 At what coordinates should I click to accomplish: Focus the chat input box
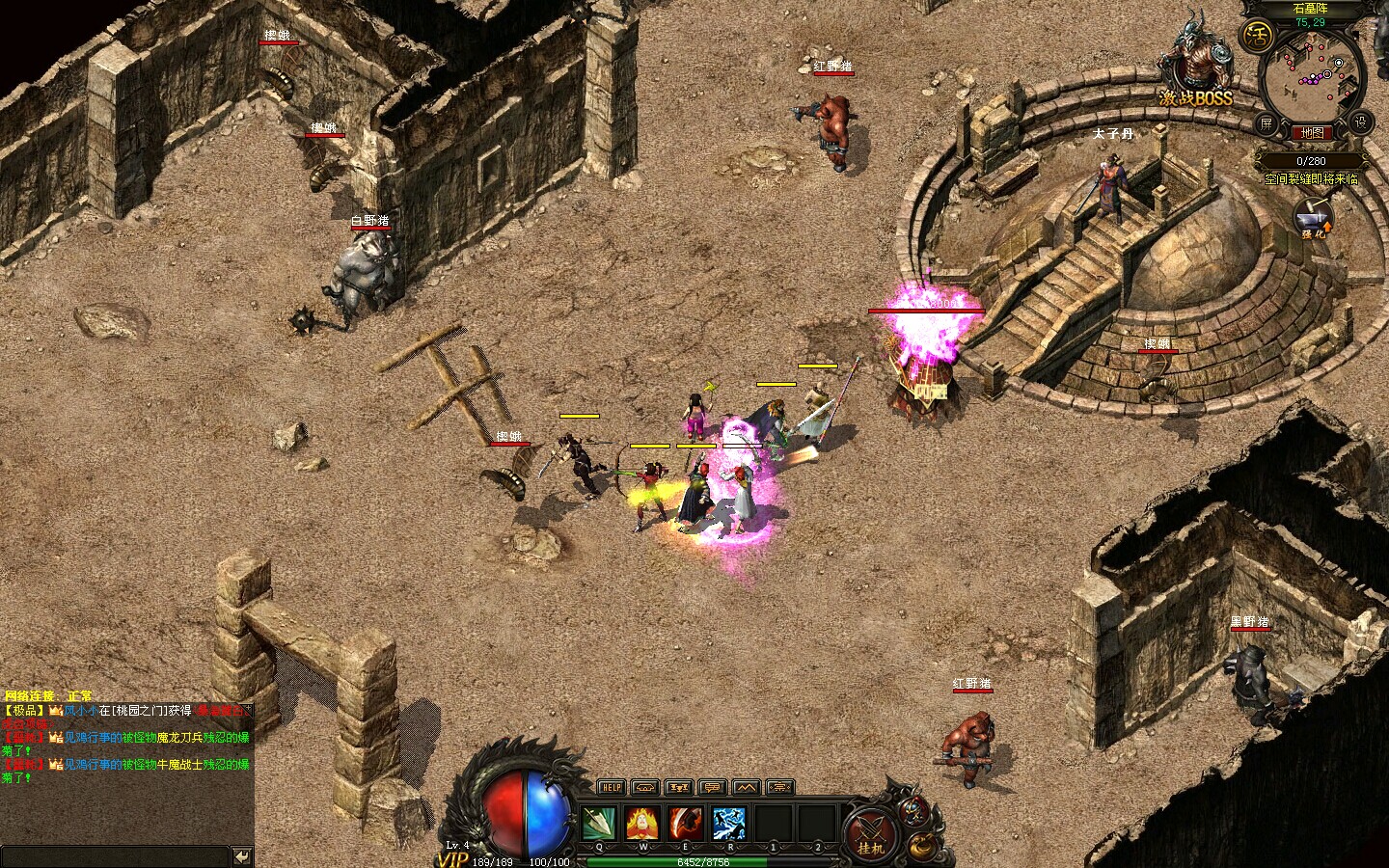pyautogui.click(x=114, y=855)
